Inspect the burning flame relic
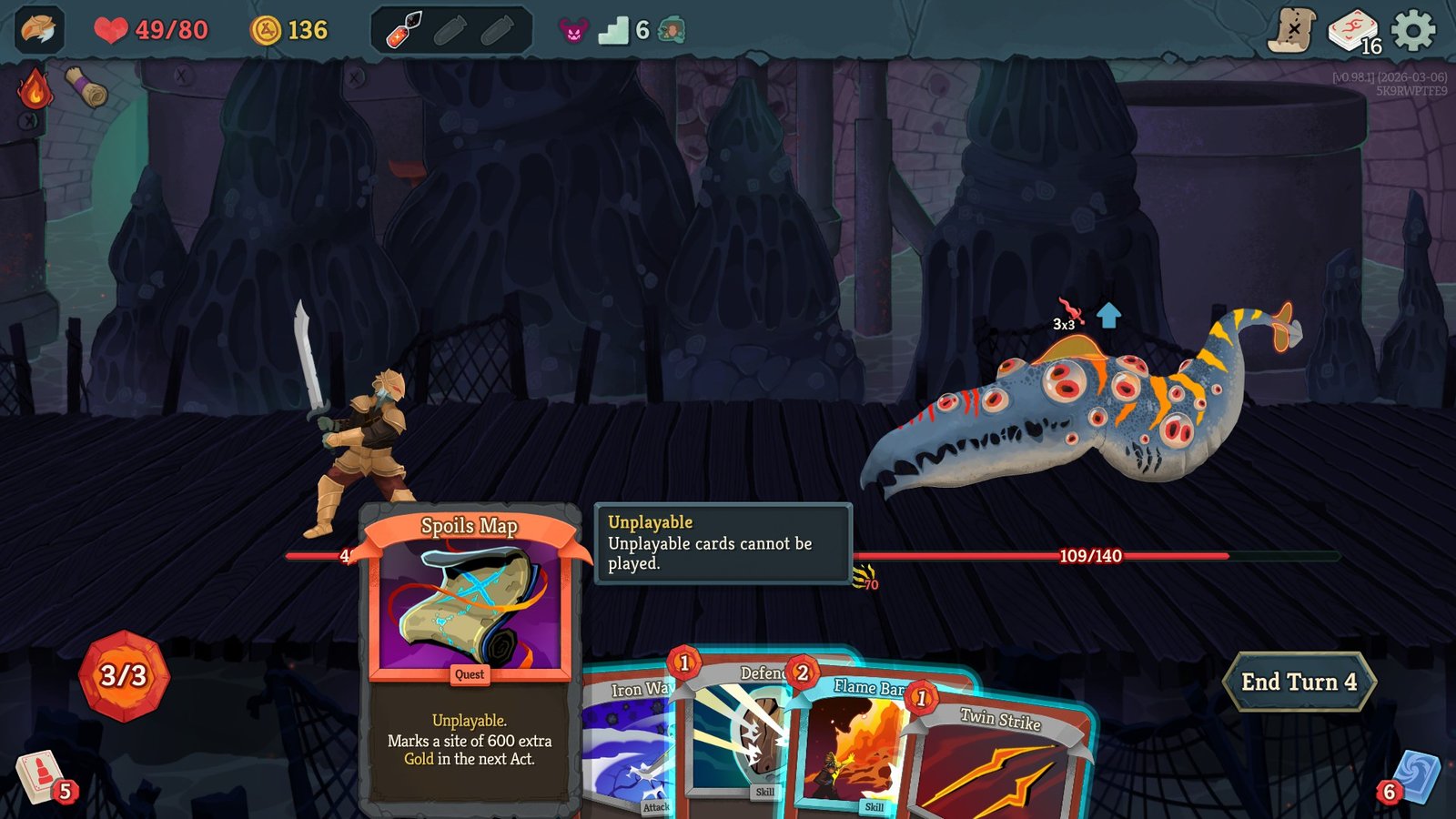This screenshot has height=819, width=1456. (x=34, y=89)
